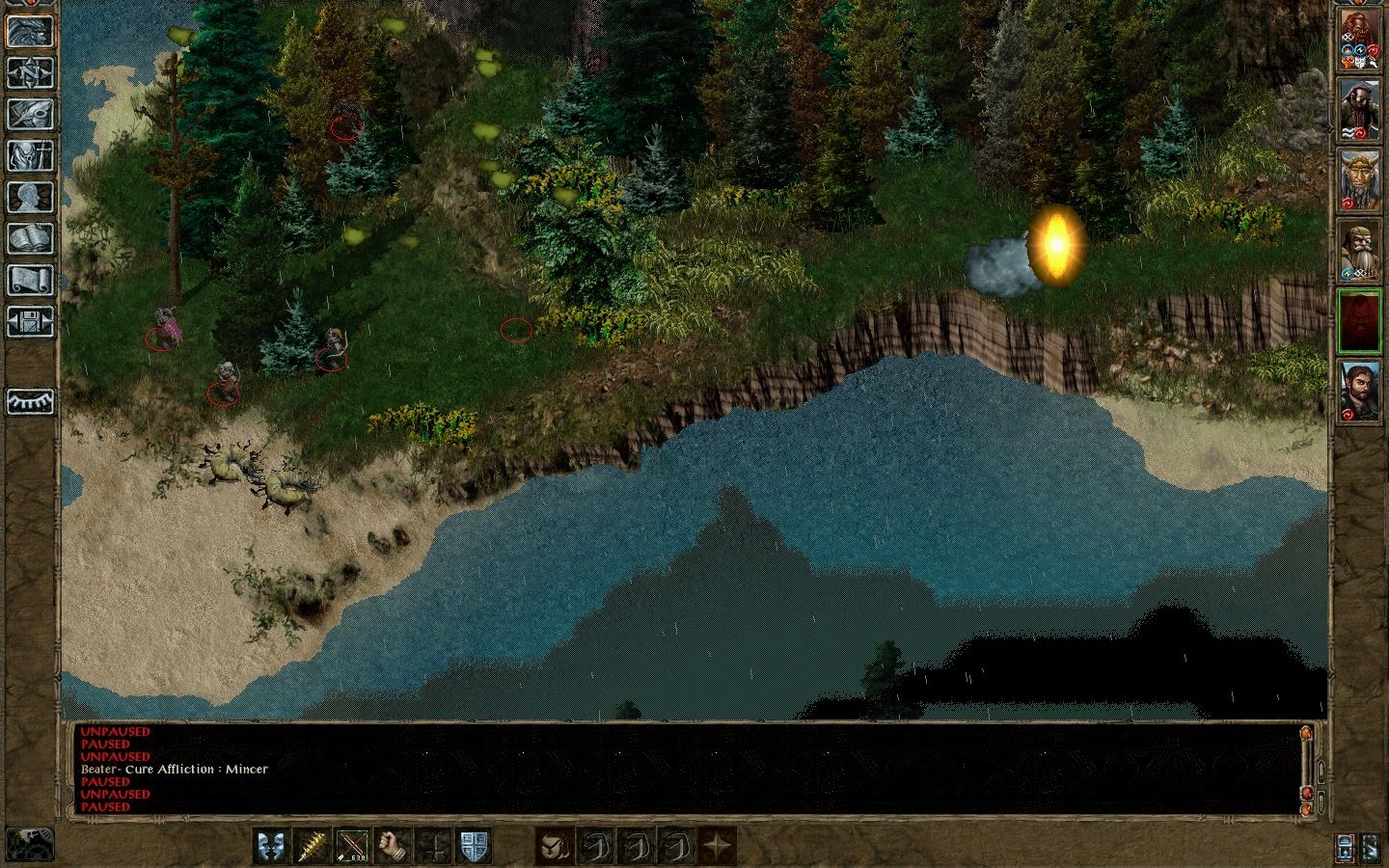Equip the spiked flail weapon slot
The height and width of the screenshot is (868, 1389).
311,846
